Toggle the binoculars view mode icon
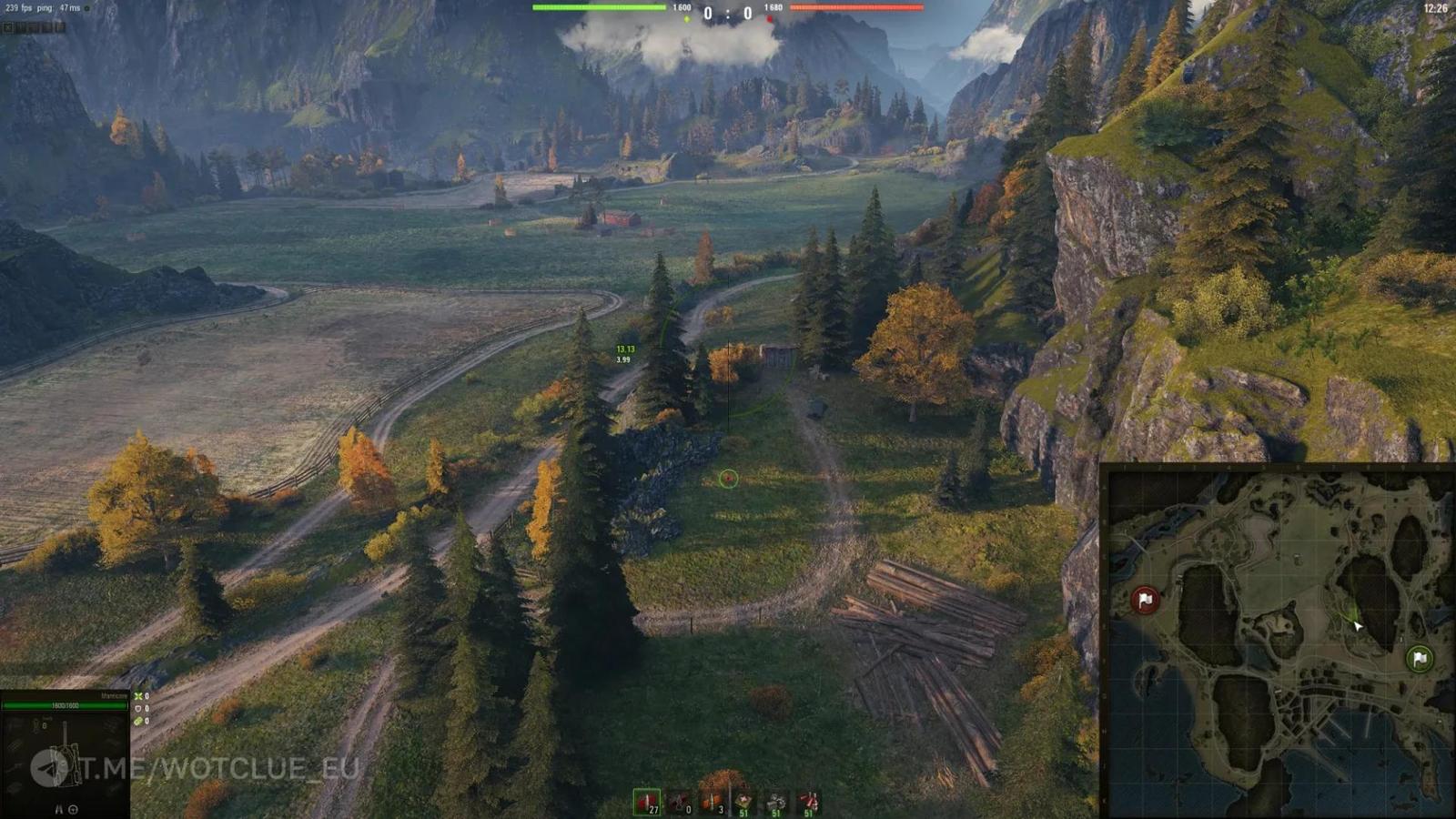This screenshot has width=1456, height=819. 58,809
